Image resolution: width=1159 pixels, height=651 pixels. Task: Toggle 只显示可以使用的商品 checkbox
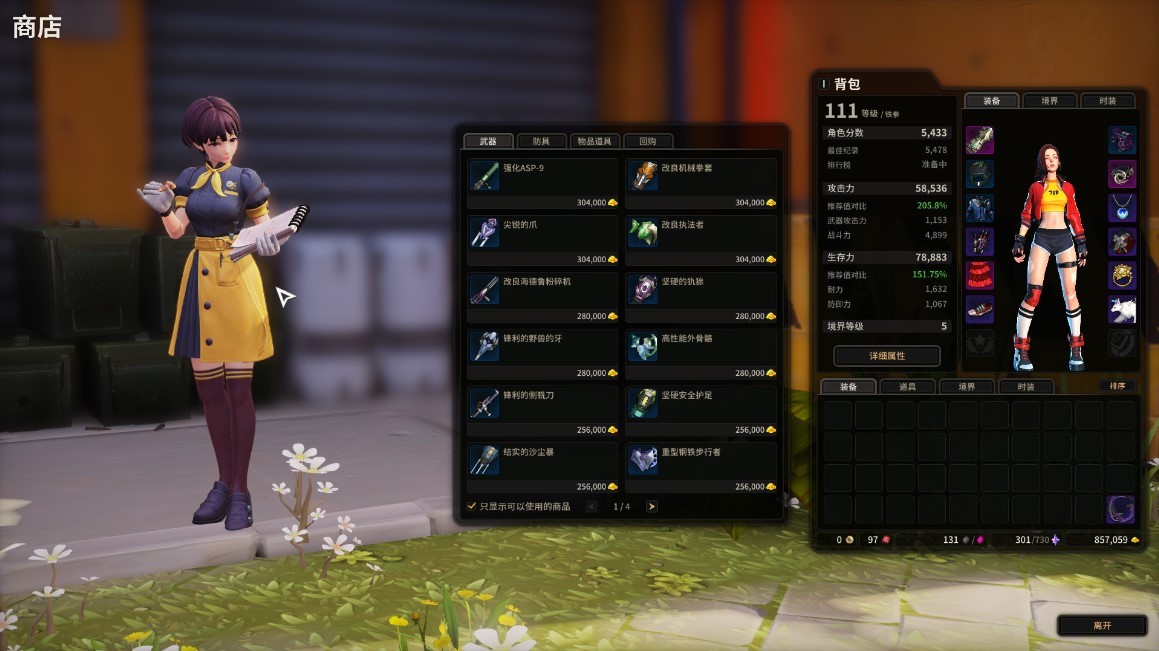point(472,507)
